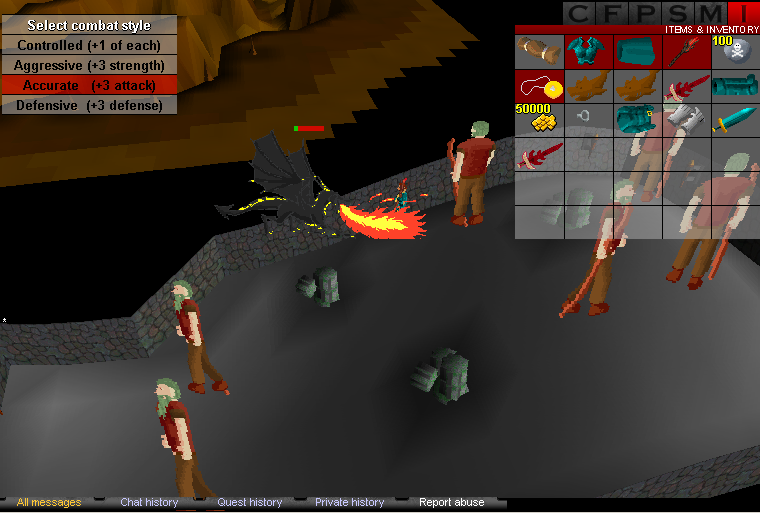Viewport: 760px width, 513px height.
Task: Open the Chat history tab
Action: [x=149, y=502]
